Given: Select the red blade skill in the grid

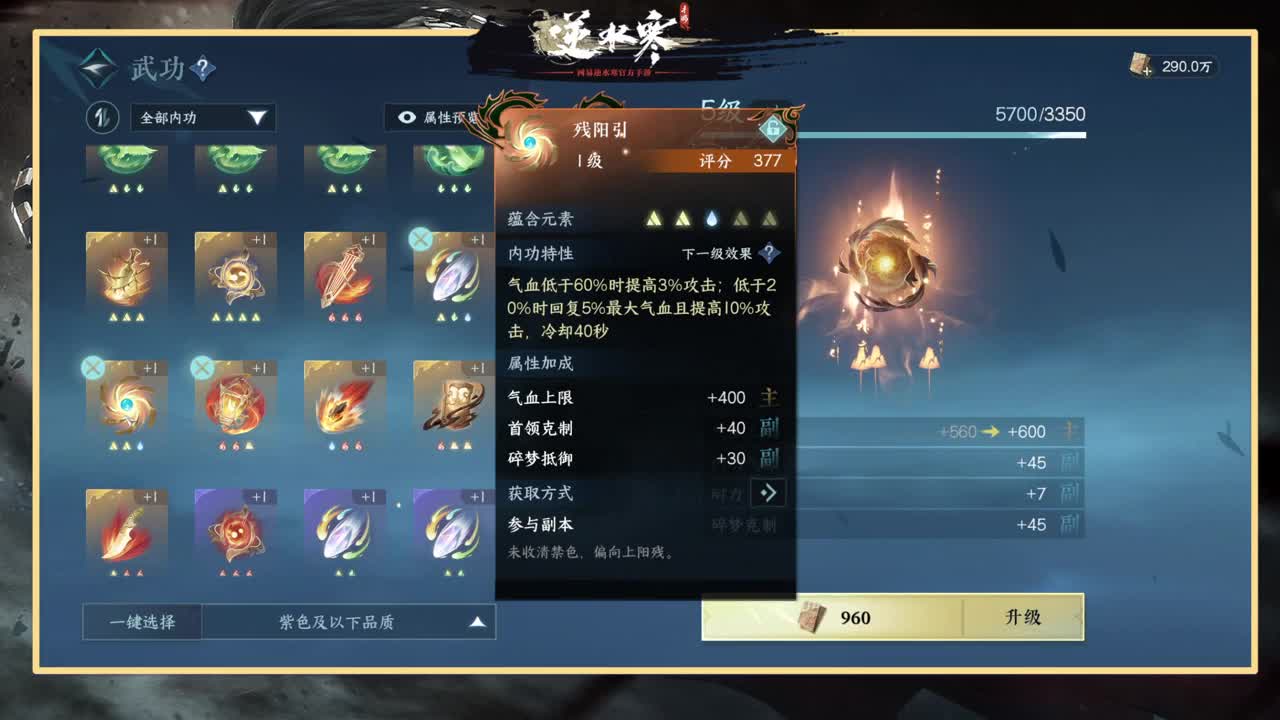Looking at the screenshot, I should (126, 535).
